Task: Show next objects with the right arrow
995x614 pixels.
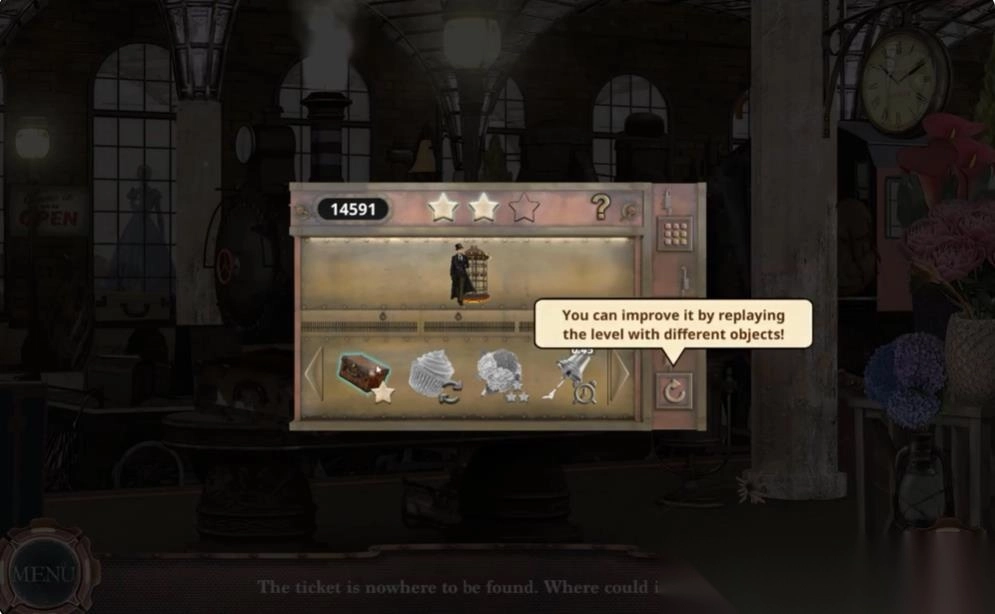Action: [x=621, y=375]
